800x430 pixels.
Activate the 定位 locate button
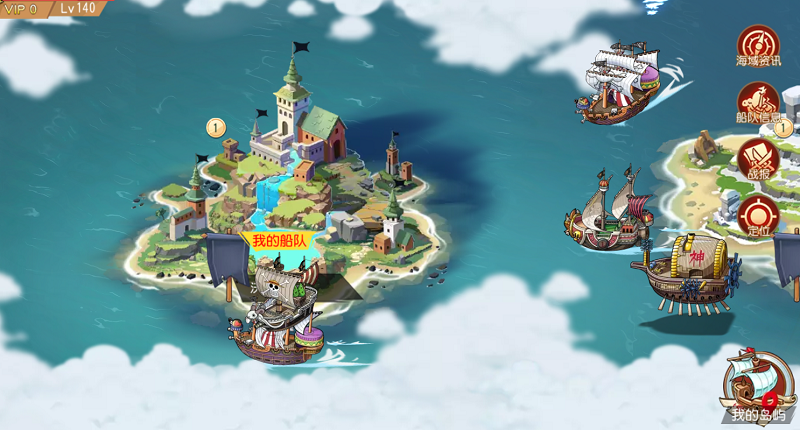(758, 215)
